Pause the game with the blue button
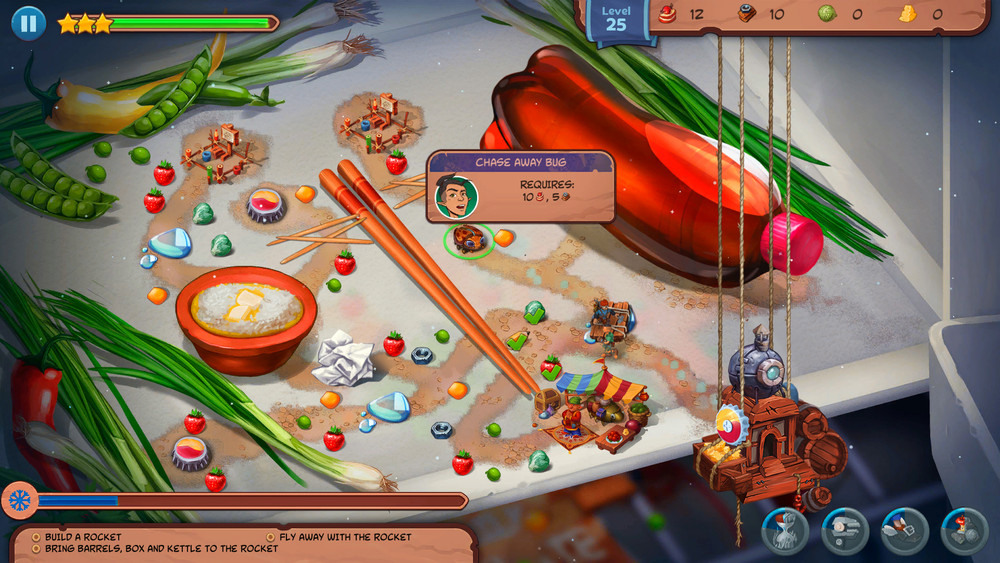 click(28, 23)
